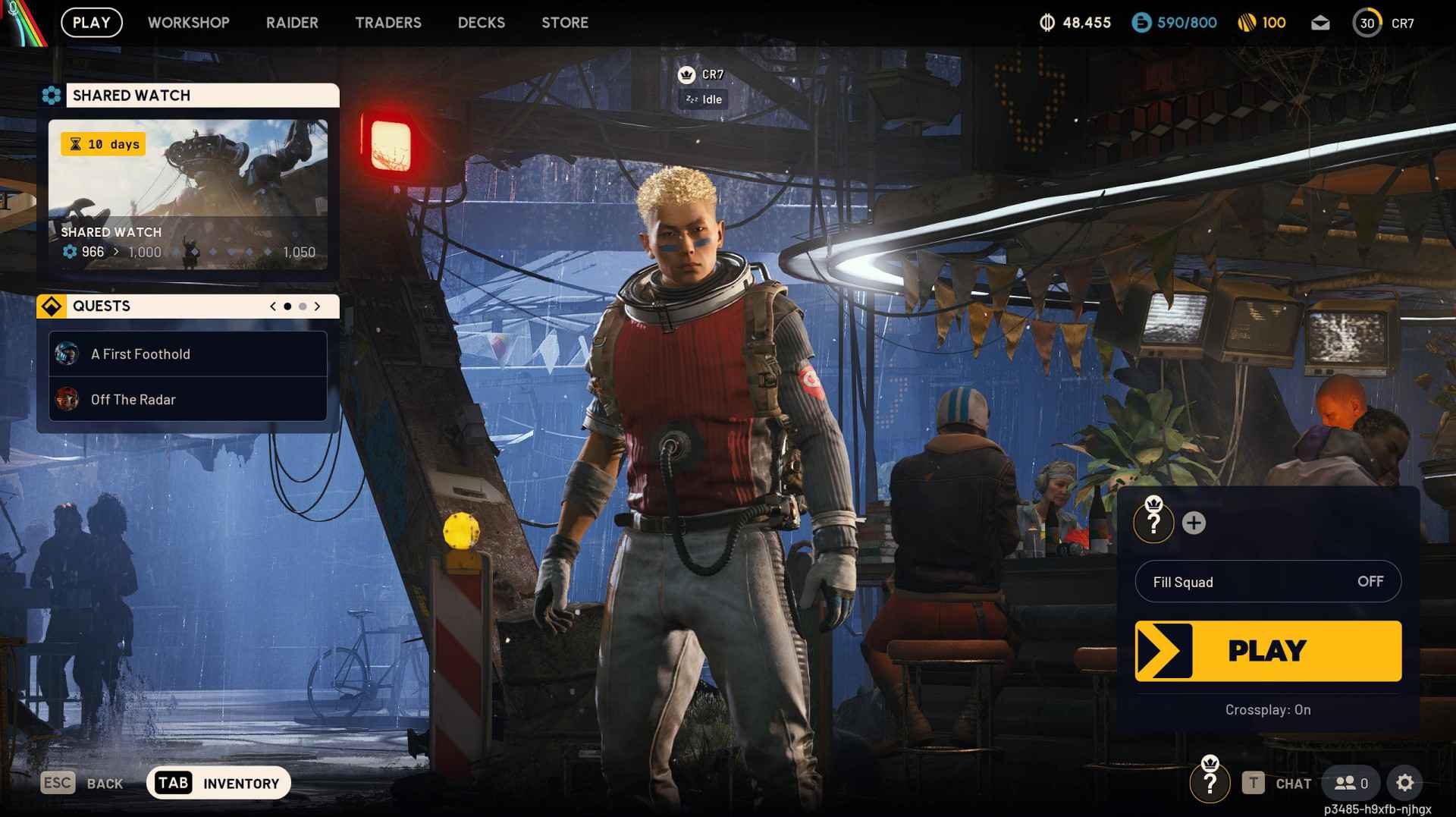Click the crowned question-mark squad slot icon

(1152, 522)
